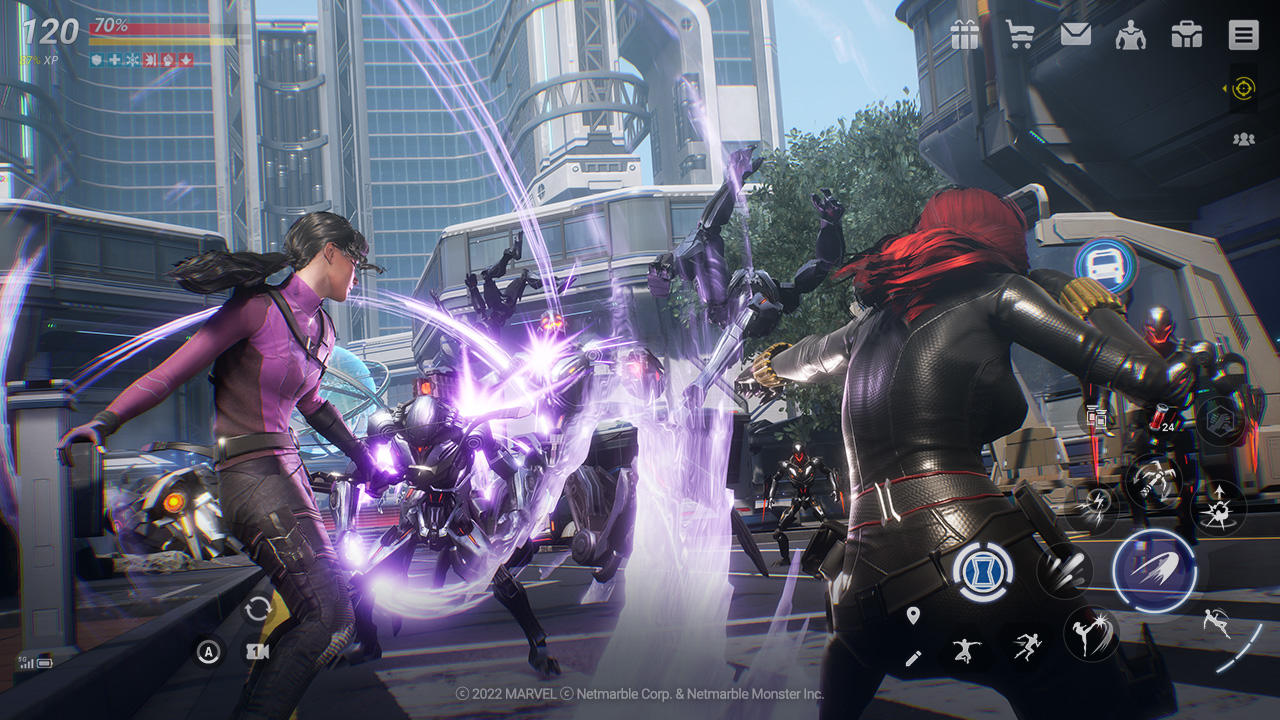
Task: Toggle the yellow auto-target crosshair
Action: coord(1243,89)
